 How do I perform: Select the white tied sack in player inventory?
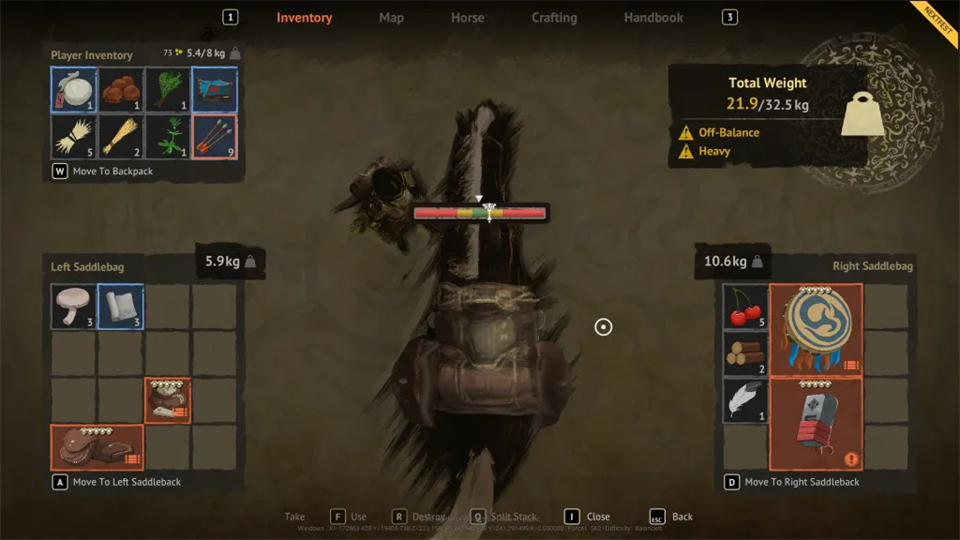click(x=74, y=90)
